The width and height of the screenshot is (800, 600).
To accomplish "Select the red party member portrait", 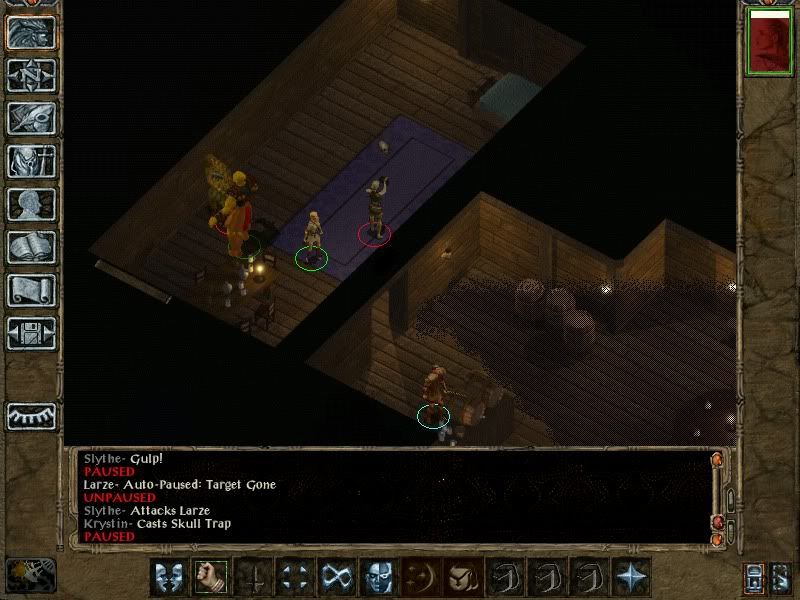I will 768,41.
